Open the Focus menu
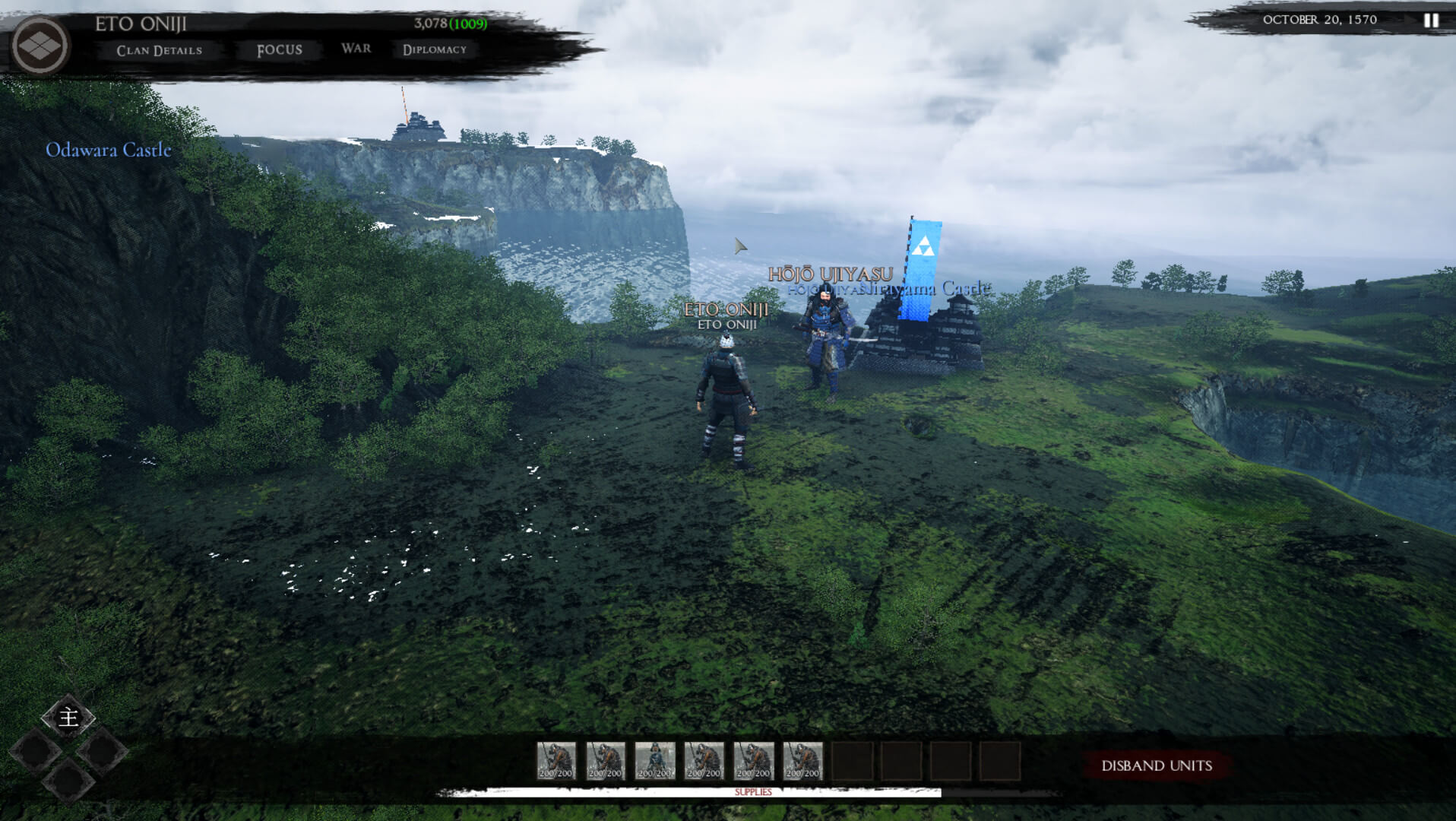The image size is (1456, 821). (x=279, y=50)
